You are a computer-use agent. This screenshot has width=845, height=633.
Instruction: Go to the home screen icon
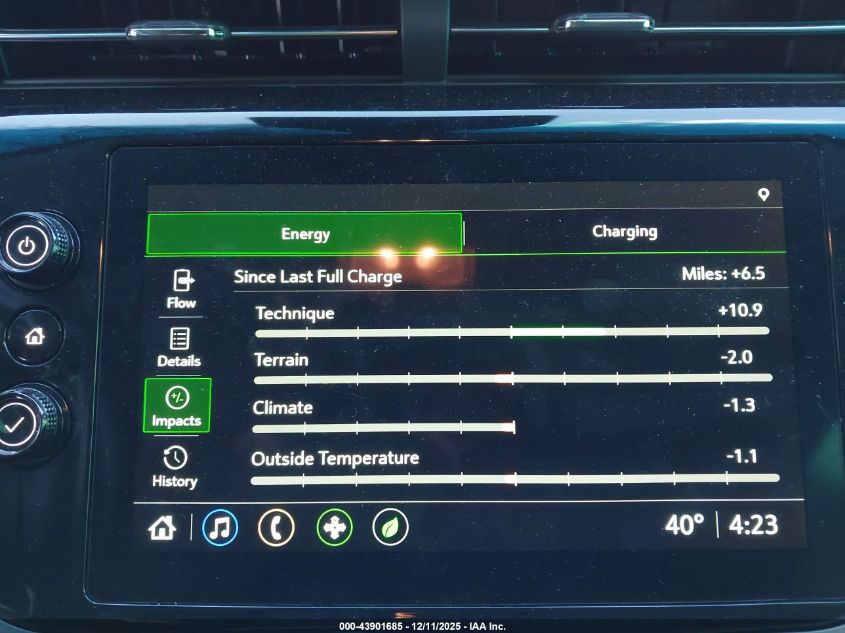[162, 528]
